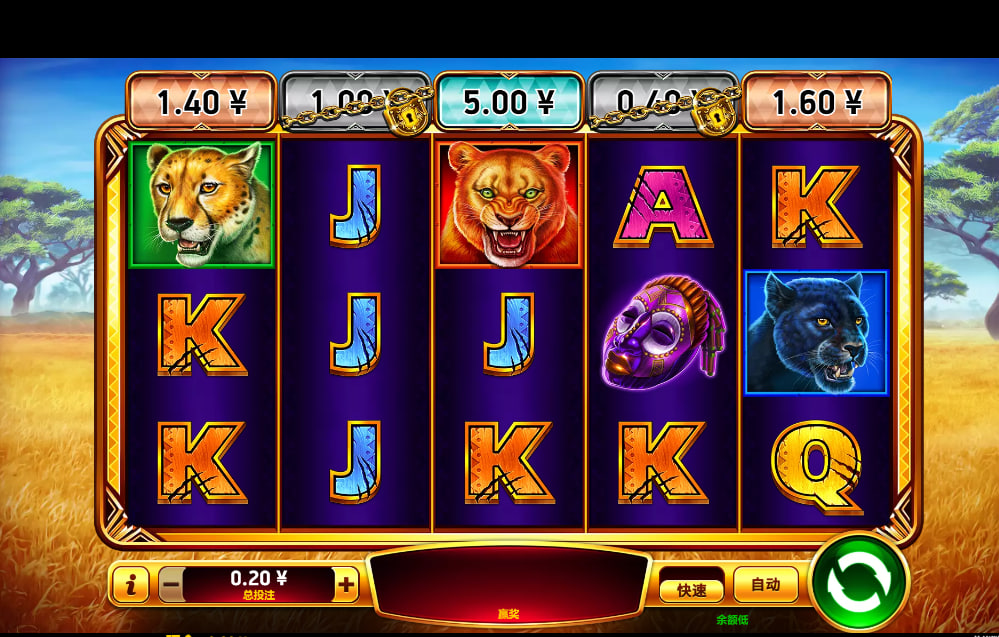Decrease the total bet amount
Screen dimensions: 999x637
[x=171, y=584]
